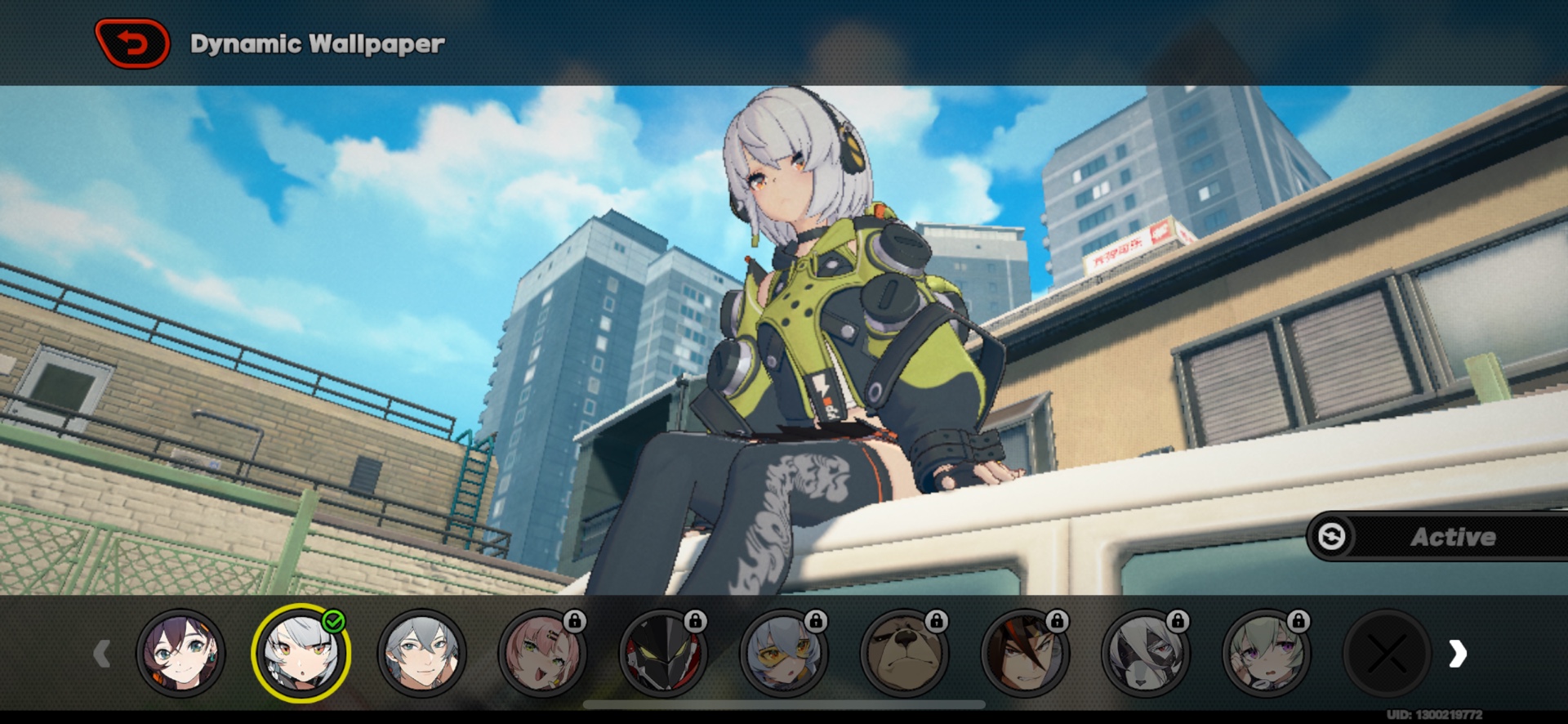Choose the selected white-haired girl with checkmark
Viewport: 1568px width, 724px height.
pos(301,653)
